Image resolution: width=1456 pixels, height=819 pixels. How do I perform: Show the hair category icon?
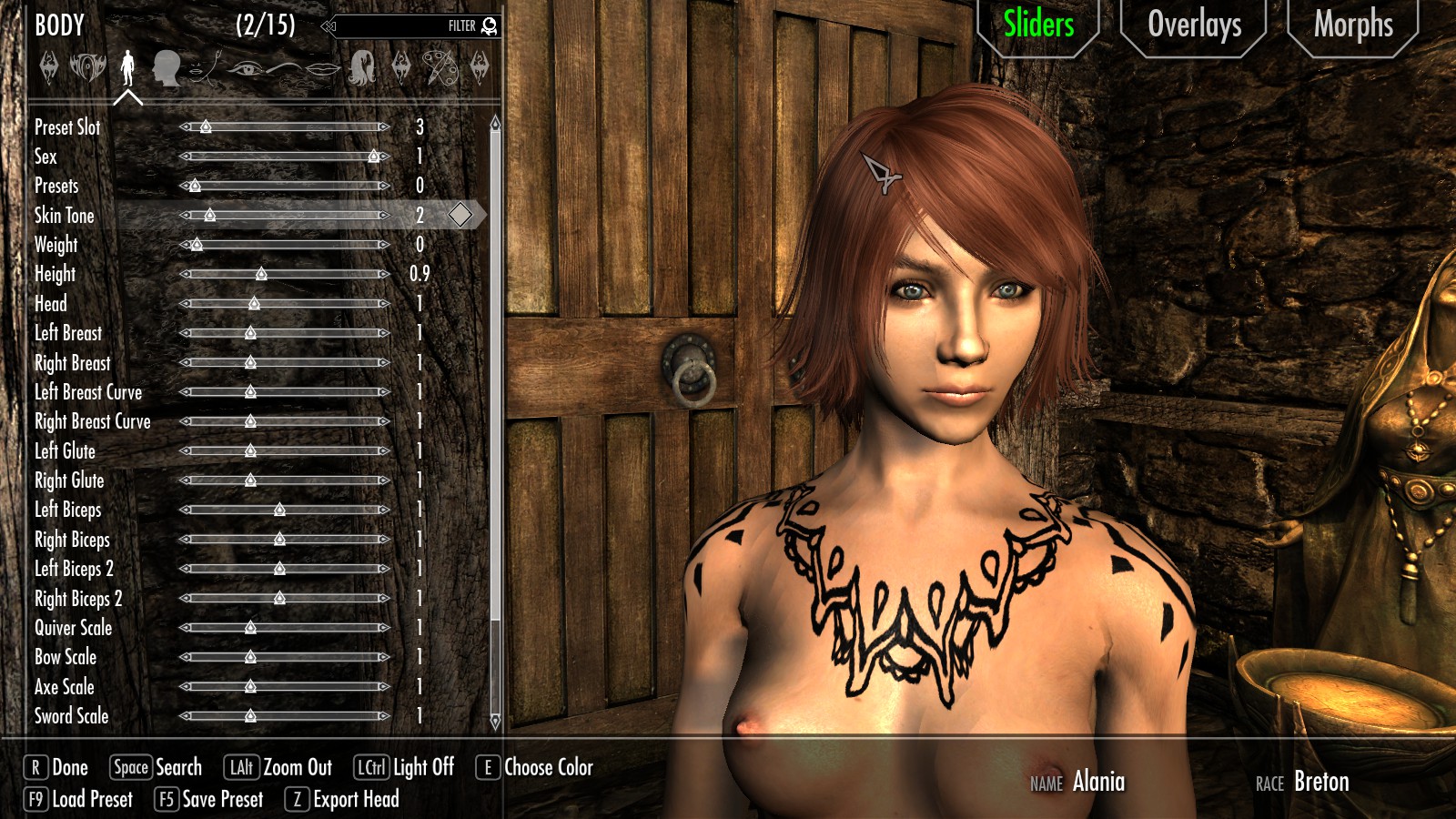click(x=362, y=67)
